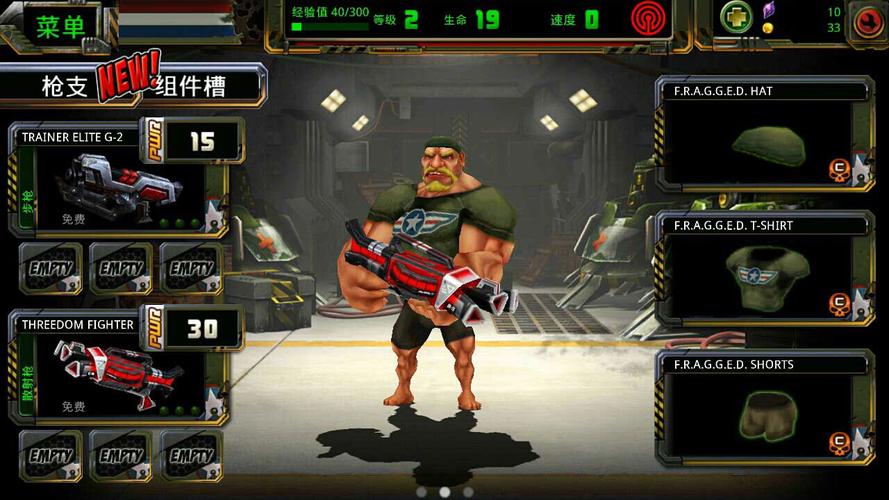
Task: Select the Trainer Elite G-2 weapon
Action: tap(115, 182)
